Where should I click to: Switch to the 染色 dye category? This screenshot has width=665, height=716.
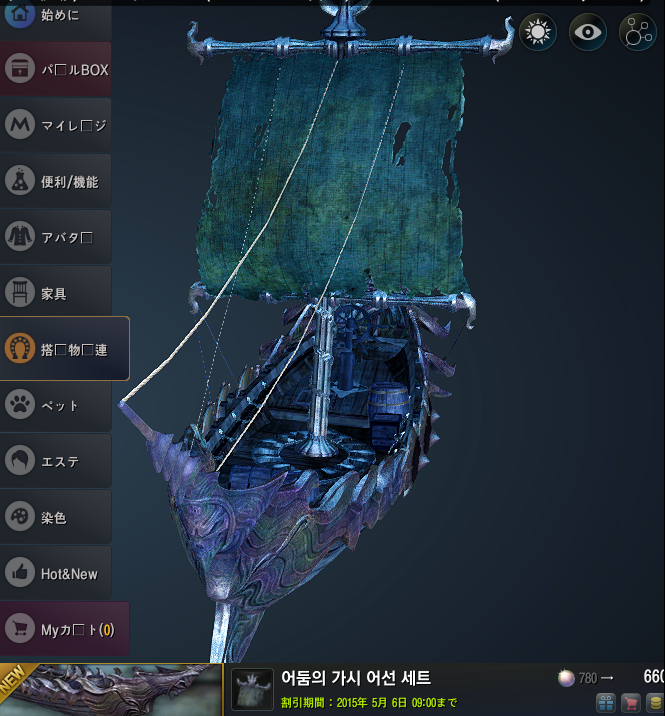click(55, 517)
